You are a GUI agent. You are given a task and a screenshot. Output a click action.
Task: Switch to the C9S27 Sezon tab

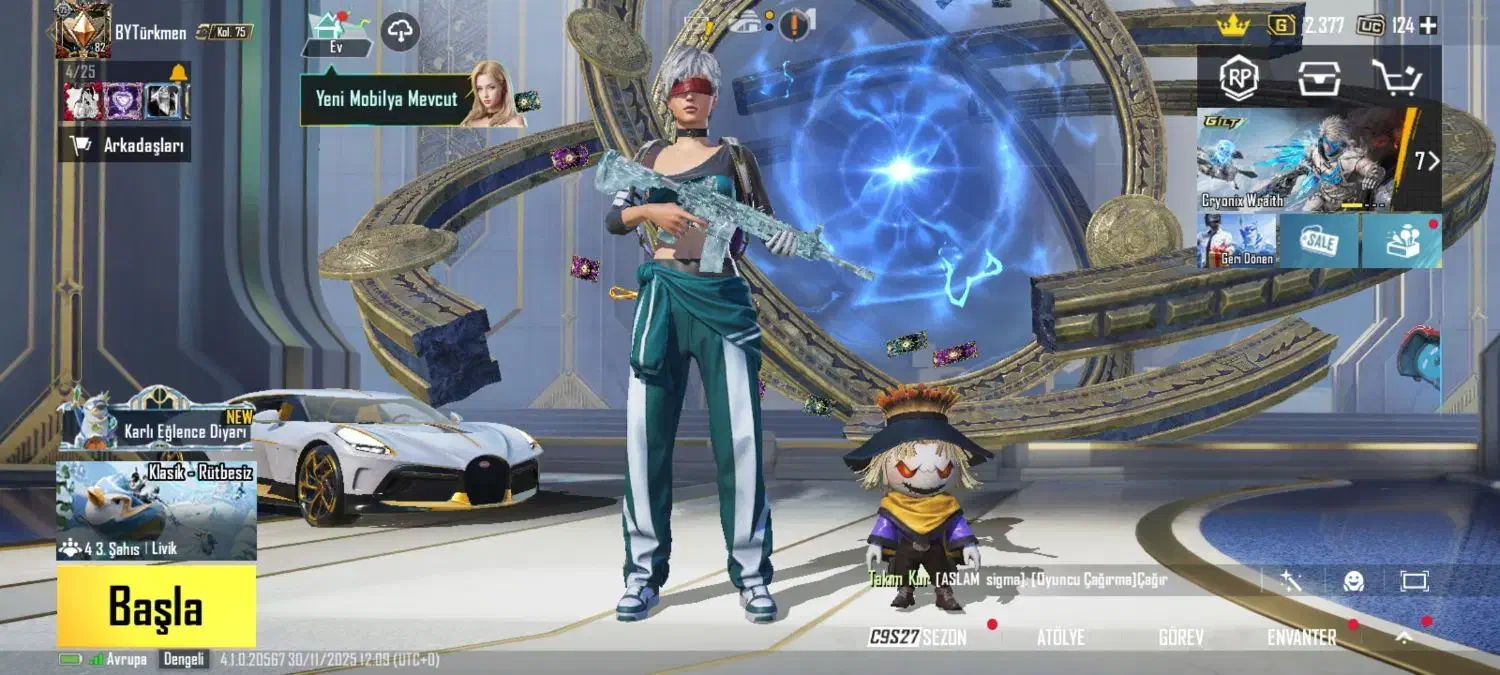pos(918,637)
